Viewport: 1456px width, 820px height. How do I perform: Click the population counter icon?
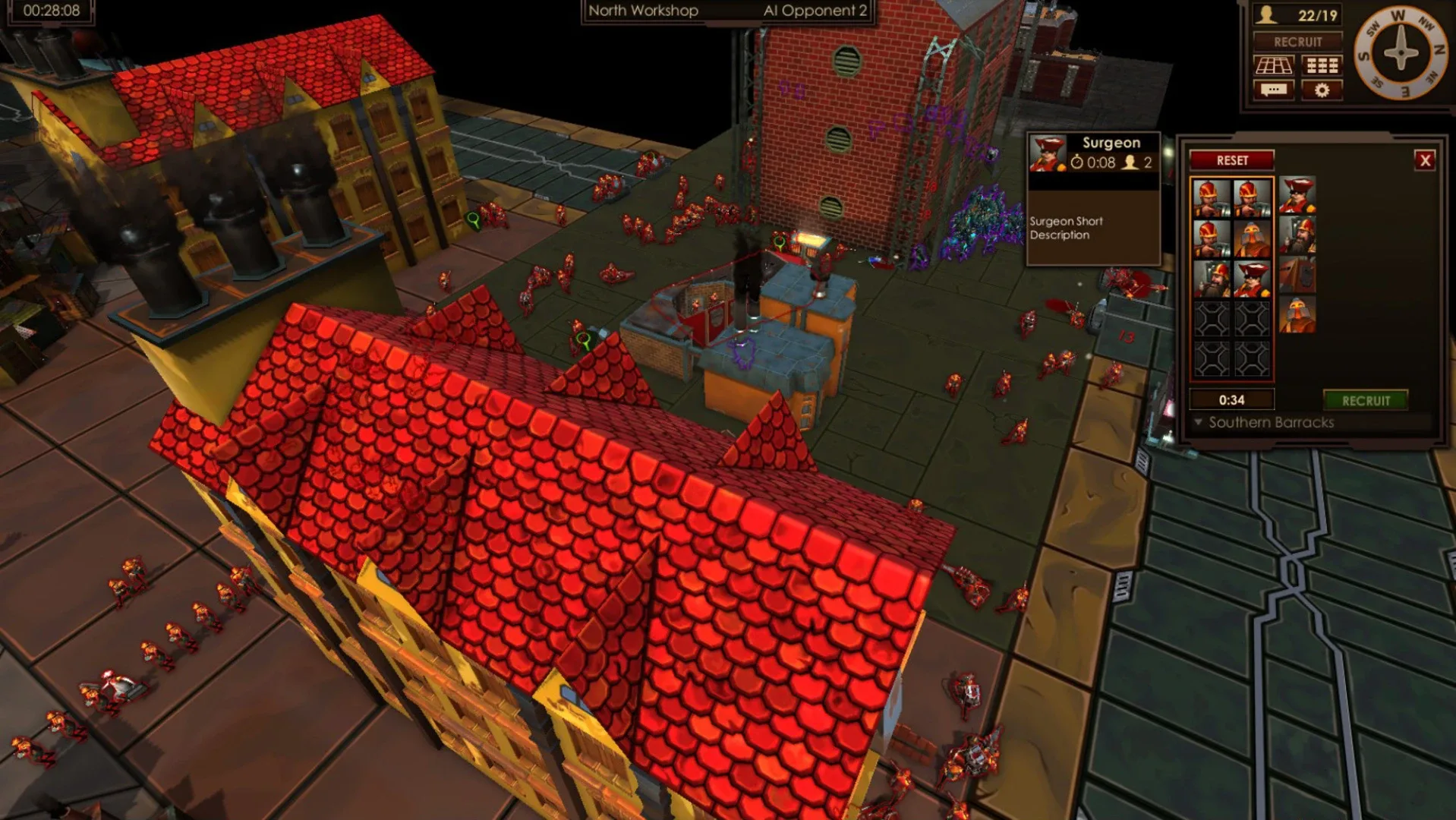click(x=1266, y=13)
